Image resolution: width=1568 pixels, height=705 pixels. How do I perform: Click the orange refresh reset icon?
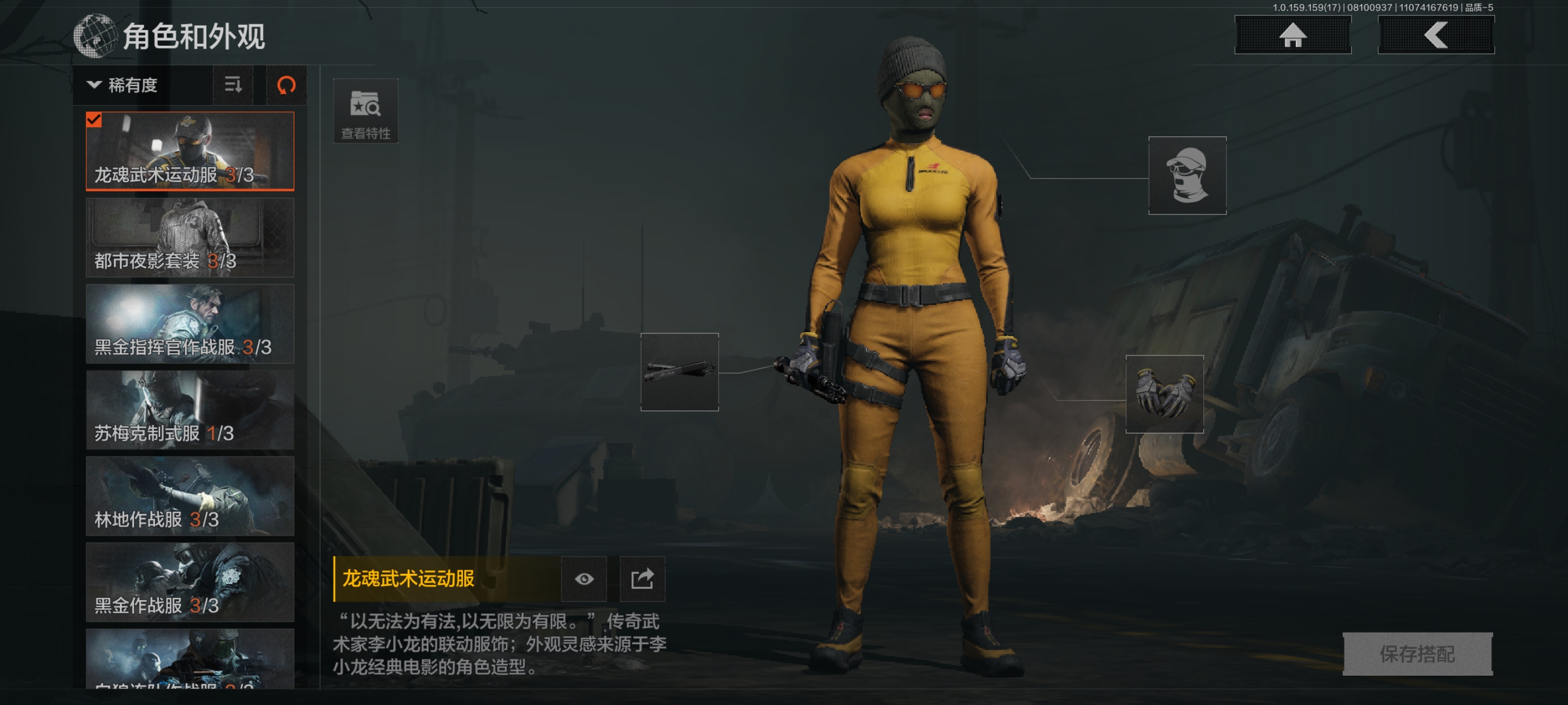click(x=286, y=85)
